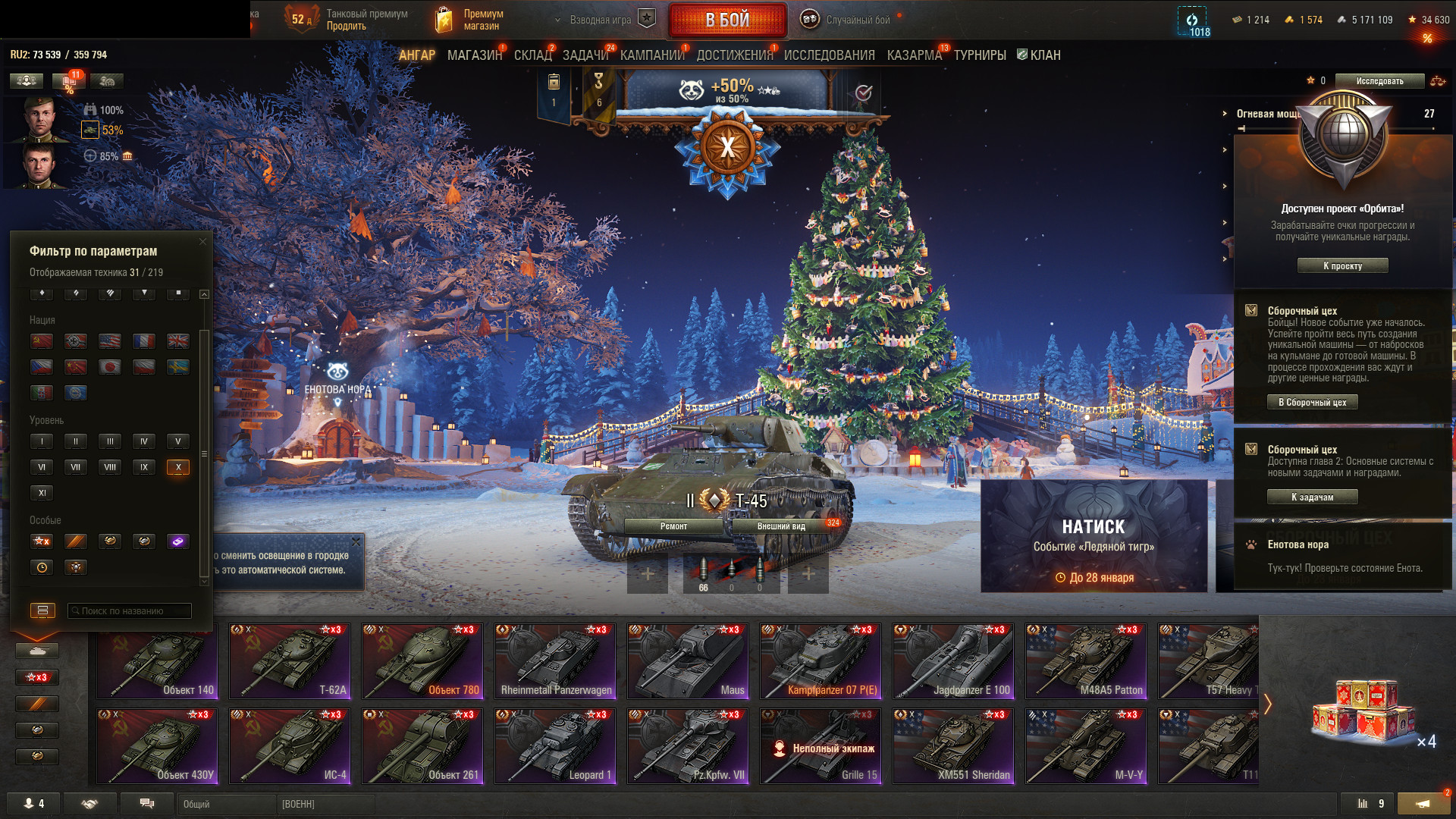
Task: Open the КАЗАРМА barracks tab
Action: 914,55
